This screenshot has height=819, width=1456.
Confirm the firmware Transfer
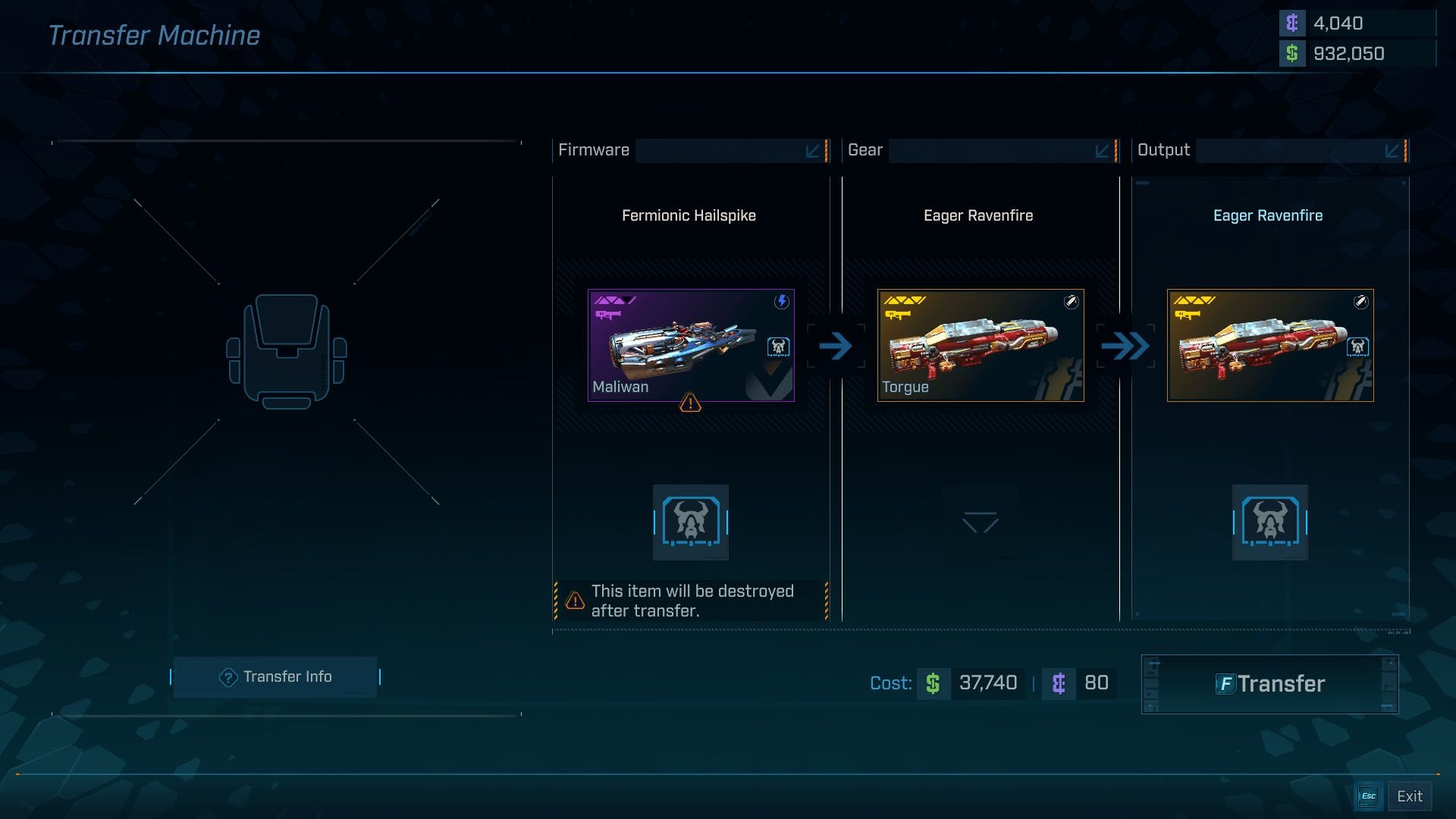[1269, 684]
